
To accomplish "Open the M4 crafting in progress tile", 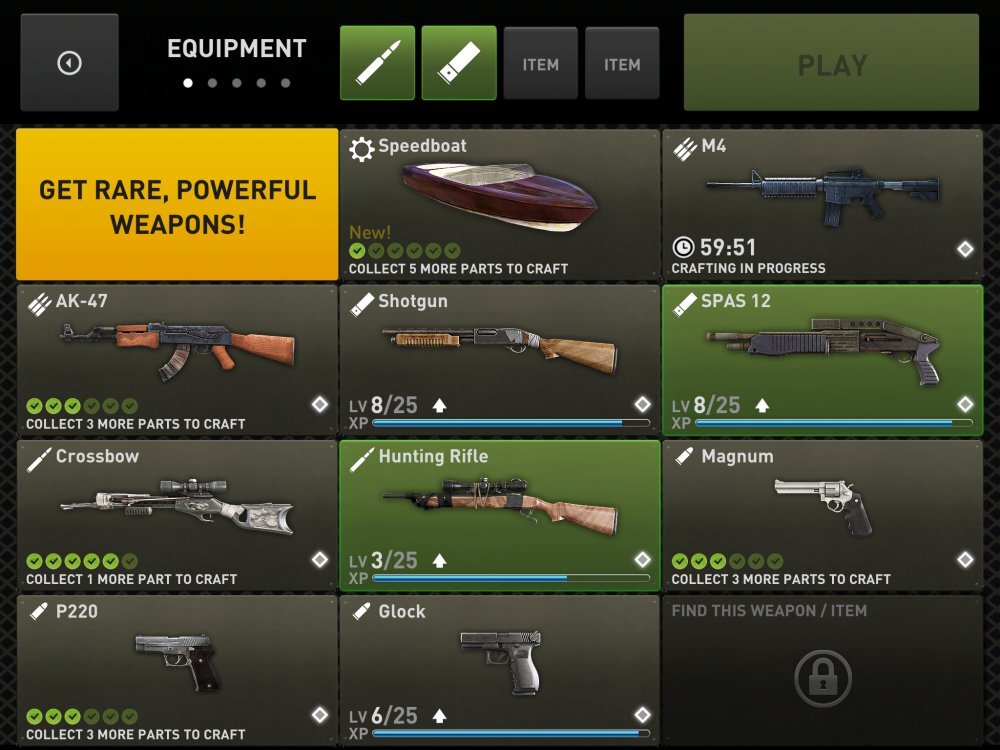I will [x=822, y=205].
